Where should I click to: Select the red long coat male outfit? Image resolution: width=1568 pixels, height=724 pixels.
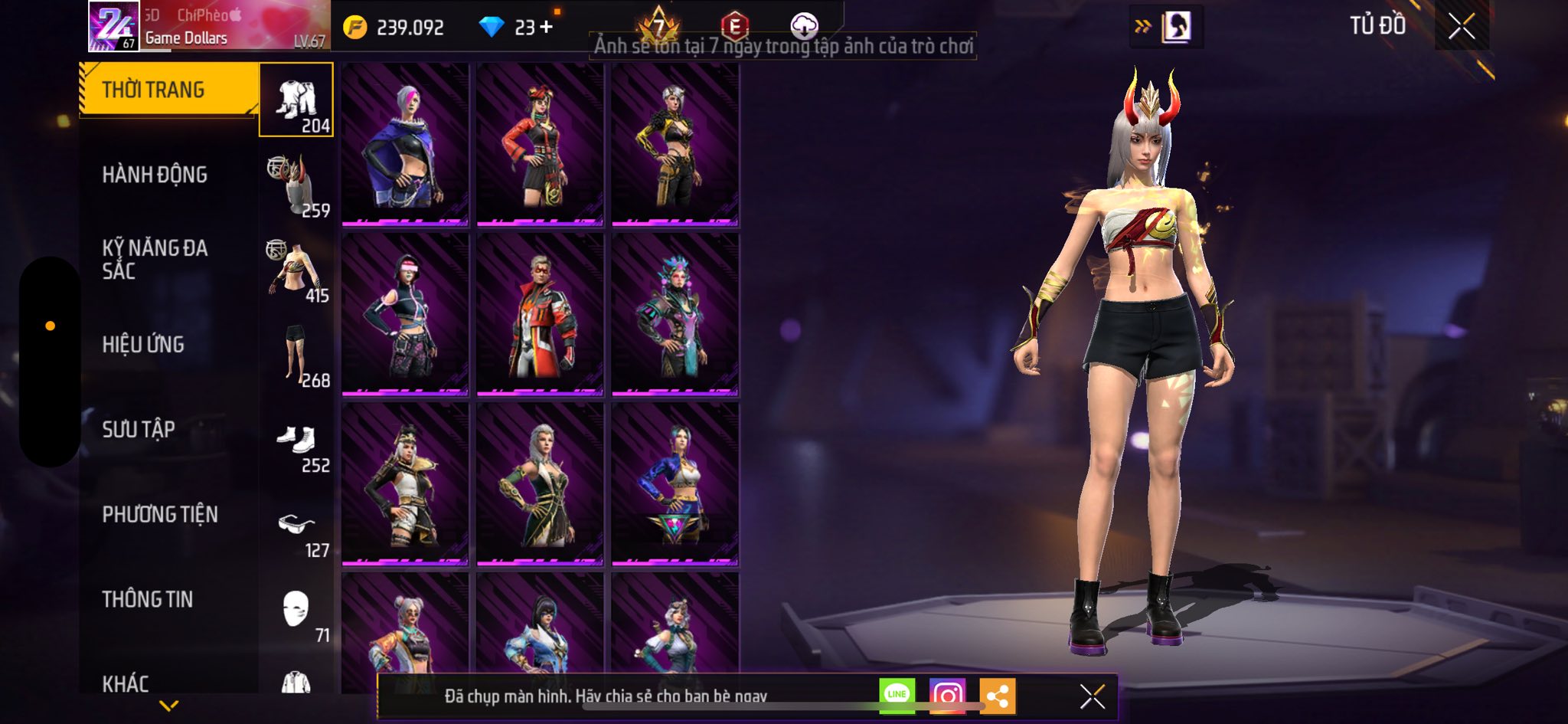tap(540, 315)
